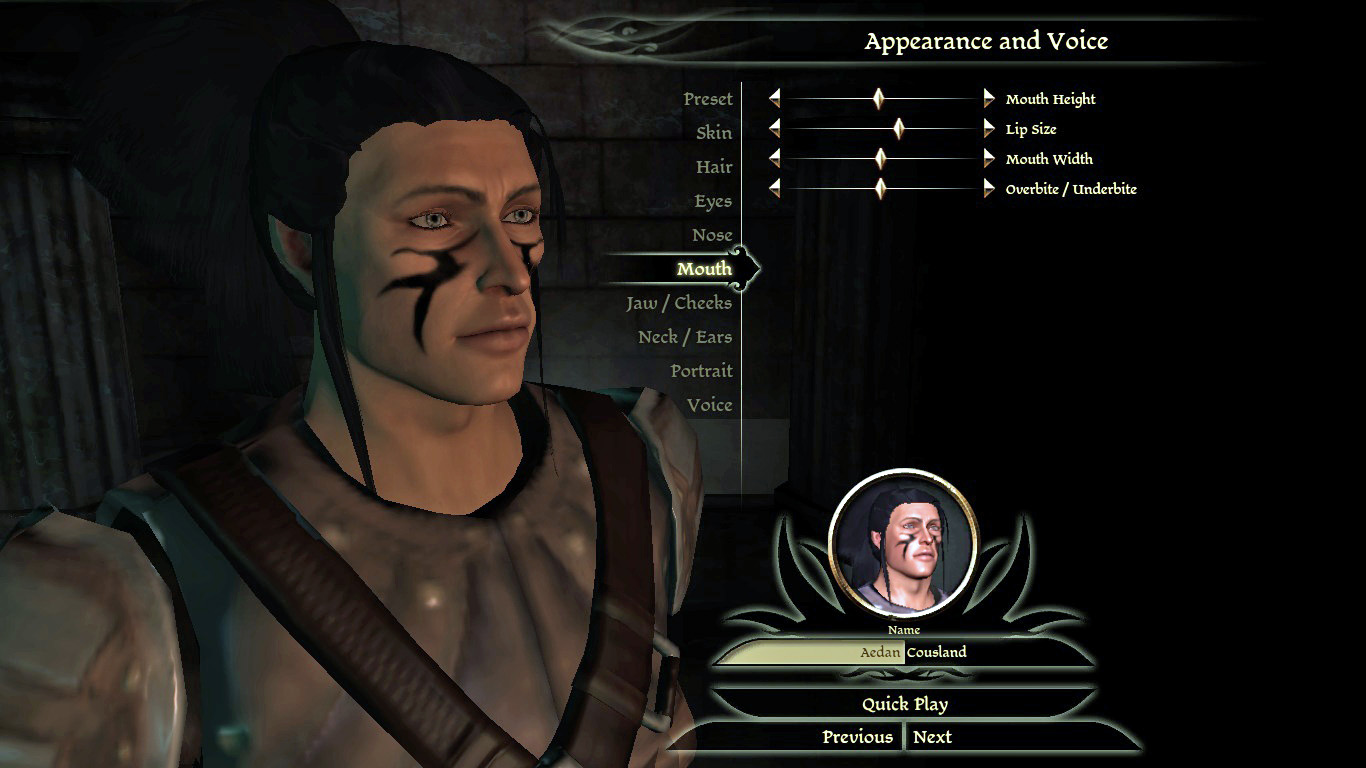The width and height of the screenshot is (1366, 768).
Task: Start Quick Play
Action: tap(904, 704)
